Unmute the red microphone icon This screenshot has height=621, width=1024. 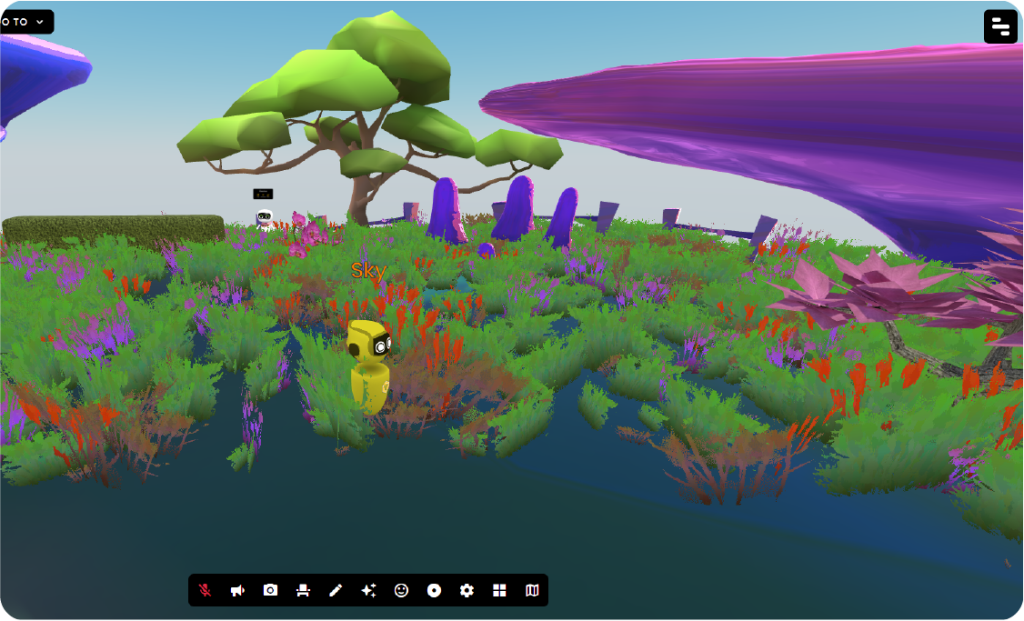[x=205, y=590]
